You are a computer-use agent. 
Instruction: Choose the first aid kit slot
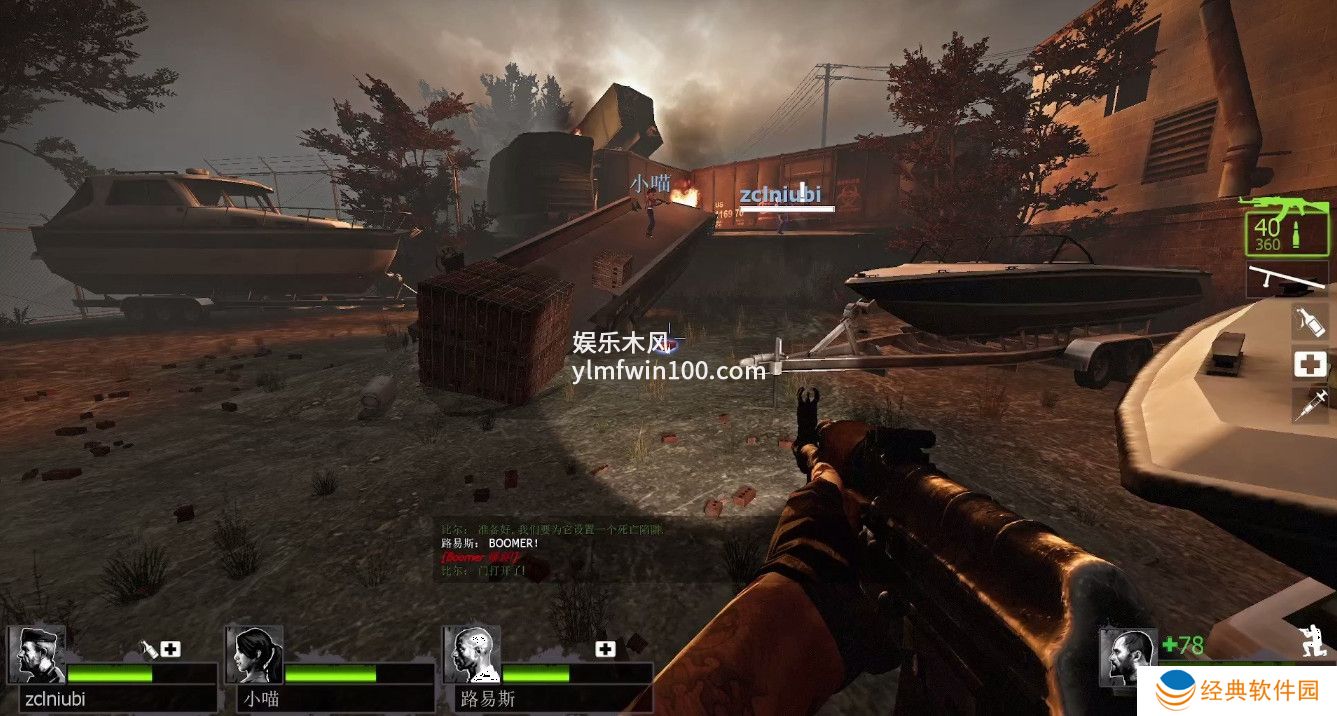(1310, 364)
